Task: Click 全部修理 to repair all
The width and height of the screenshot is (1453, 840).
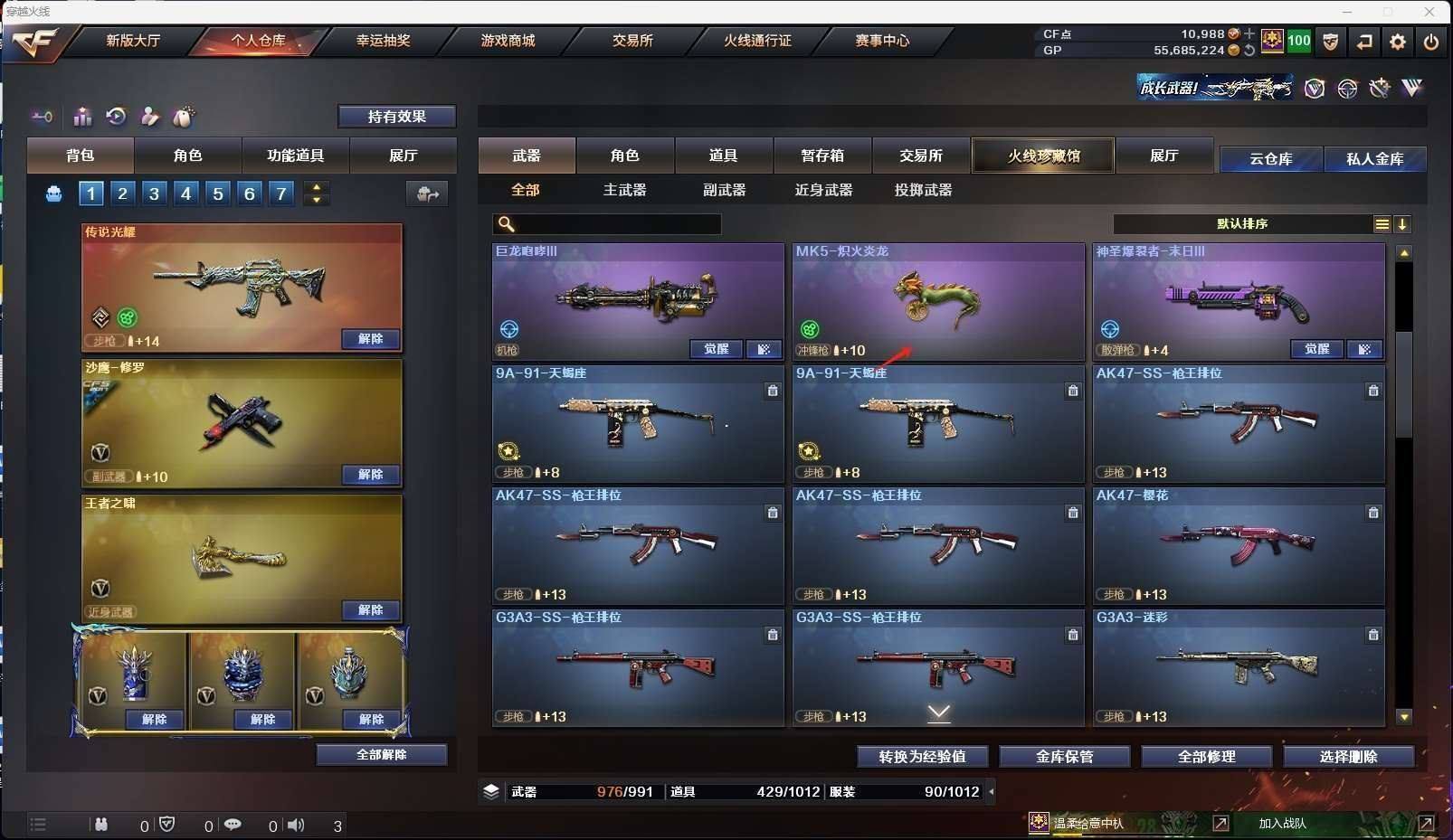Action: click(x=1206, y=757)
